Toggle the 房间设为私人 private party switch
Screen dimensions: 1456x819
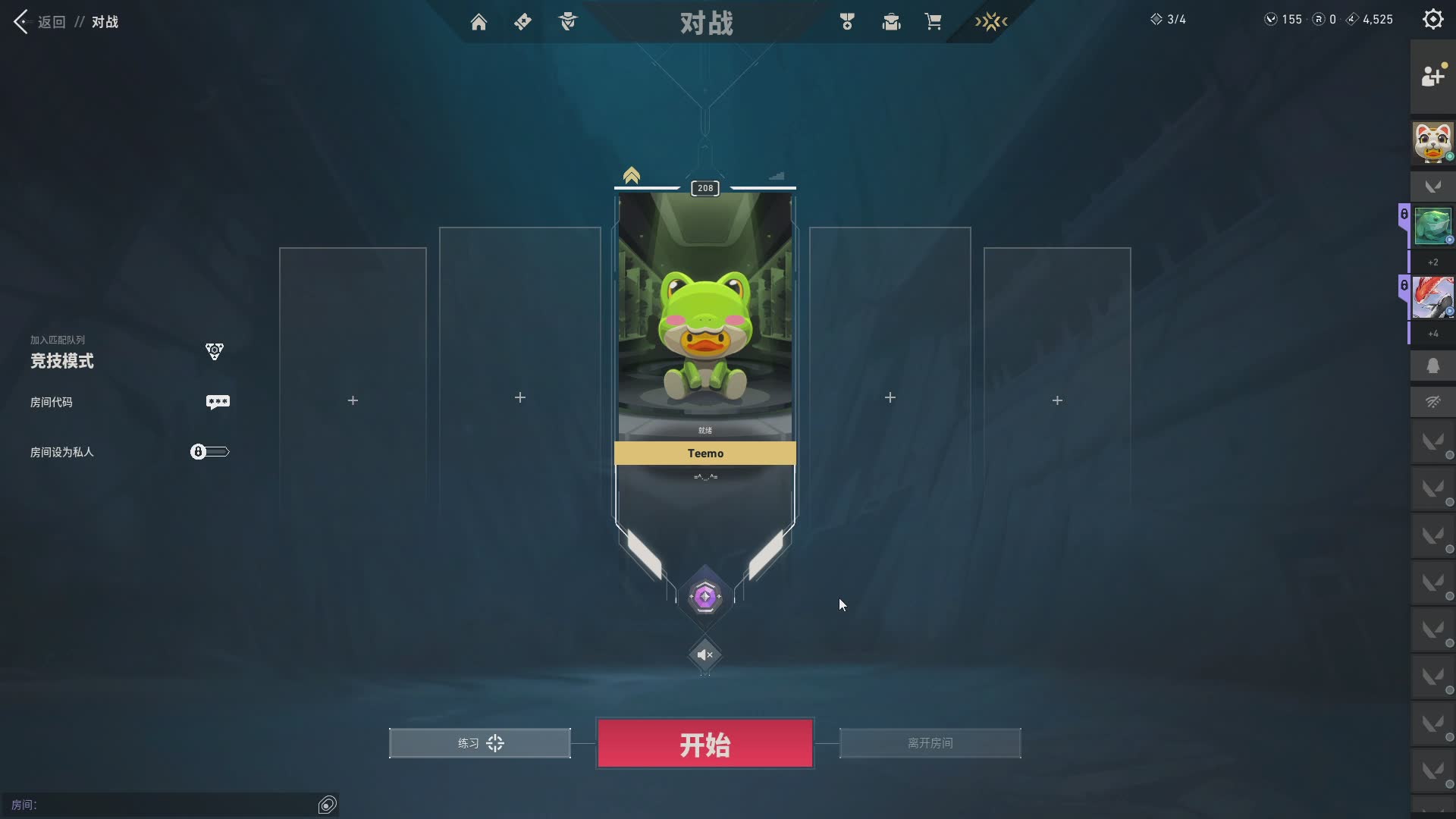[209, 452]
